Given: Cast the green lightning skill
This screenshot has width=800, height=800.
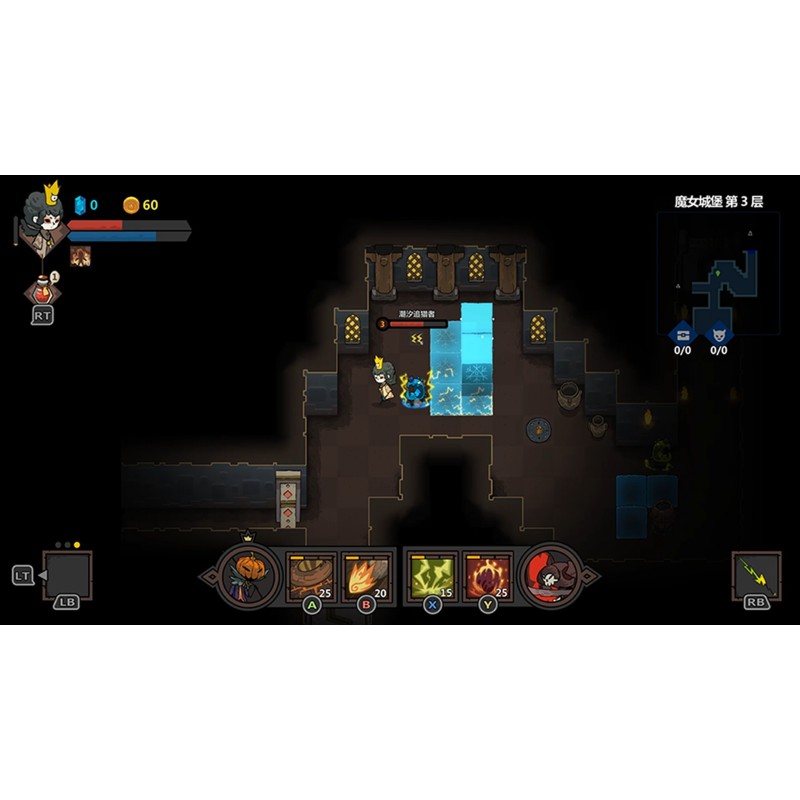Looking at the screenshot, I should [433, 575].
